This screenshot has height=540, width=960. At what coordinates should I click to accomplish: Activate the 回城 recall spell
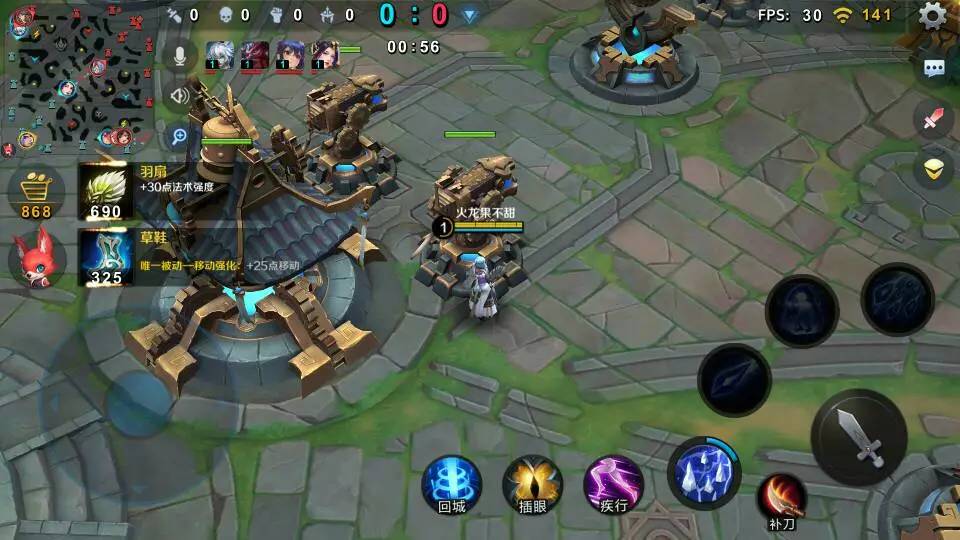pos(452,484)
